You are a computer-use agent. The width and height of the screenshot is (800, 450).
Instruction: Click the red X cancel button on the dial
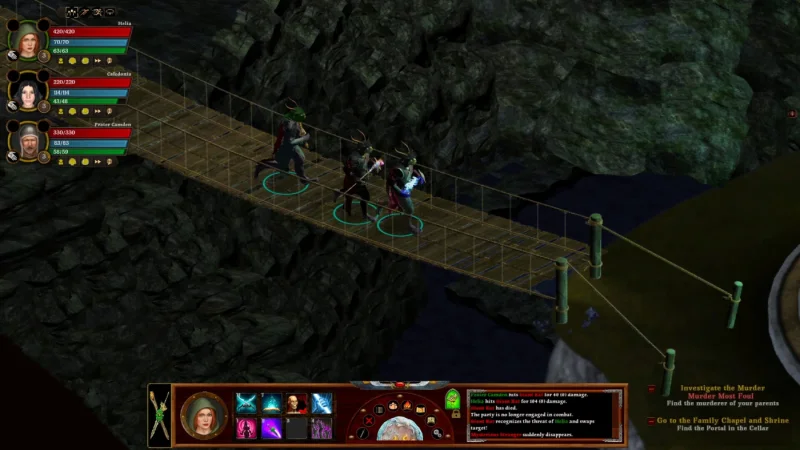(367, 423)
